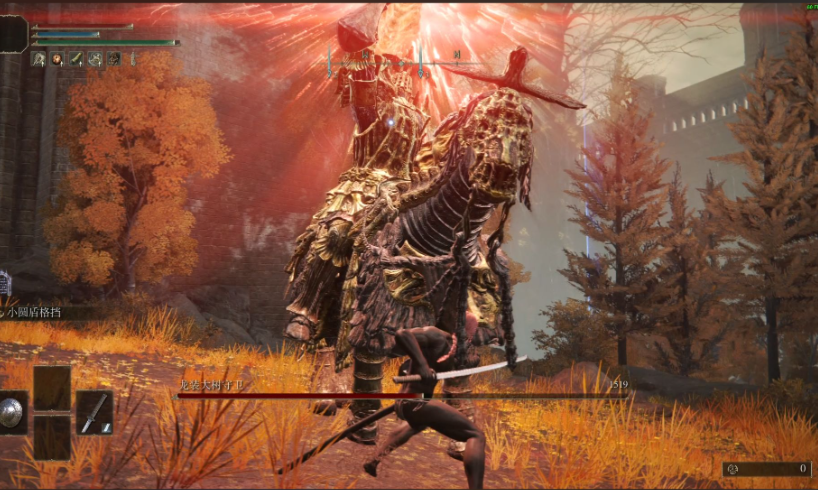Image resolution: width=818 pixels, height=490 pixels.
Task: Select the katana weapon slot
Action: tap(94, 412)
